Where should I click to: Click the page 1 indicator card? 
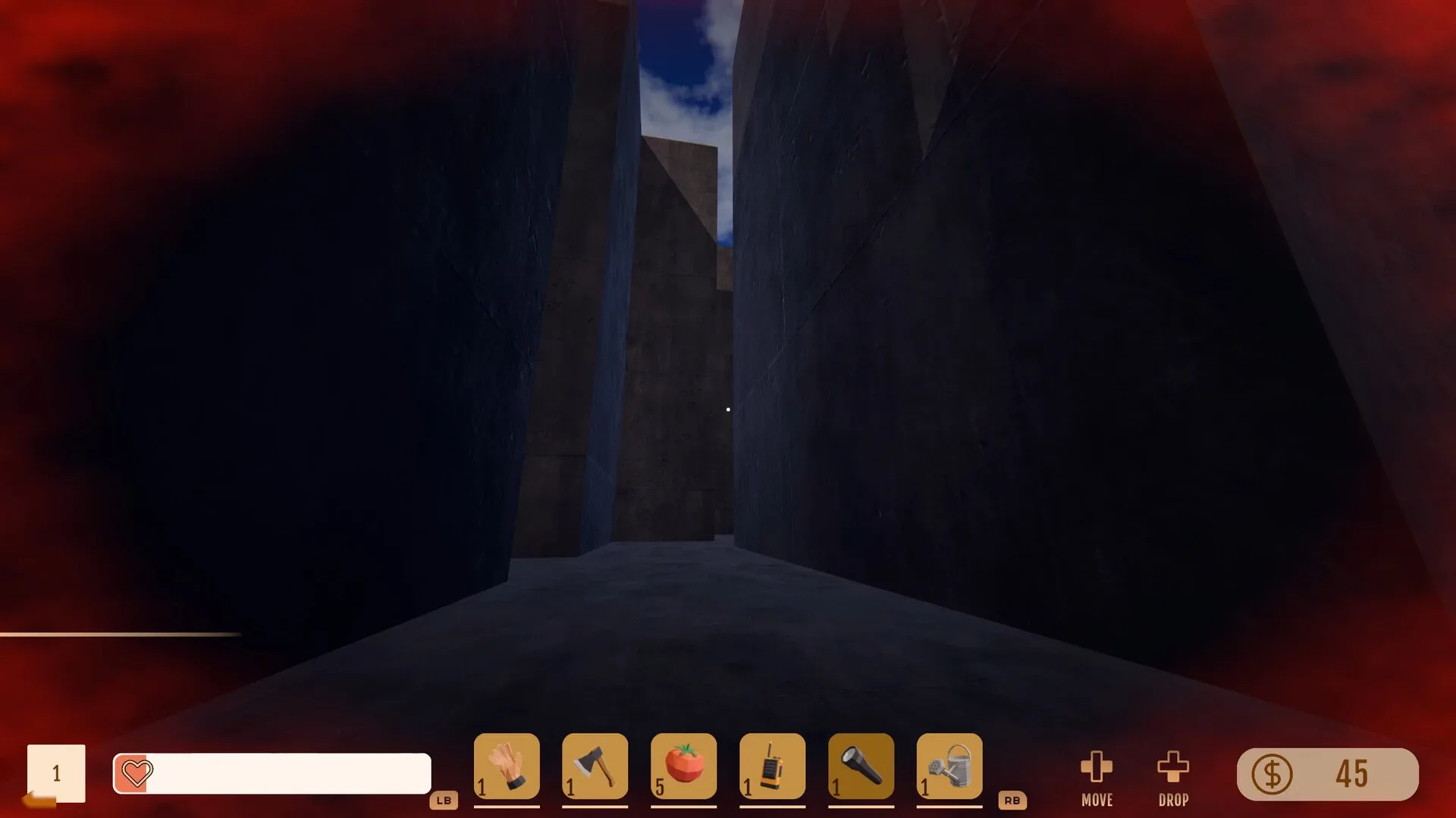pos(57,773)
